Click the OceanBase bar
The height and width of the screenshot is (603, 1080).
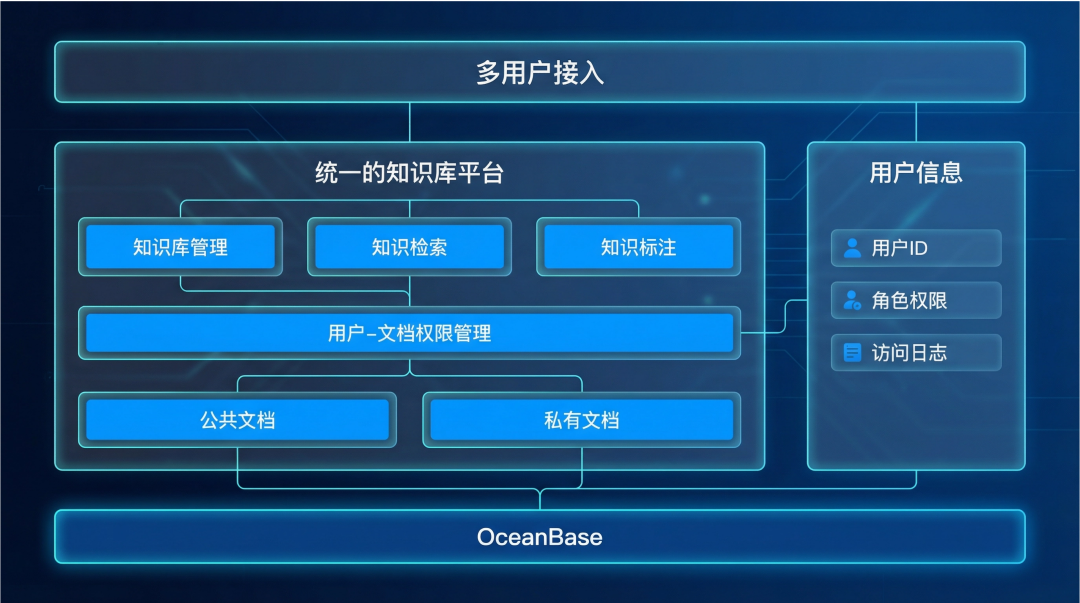point(540,537)
